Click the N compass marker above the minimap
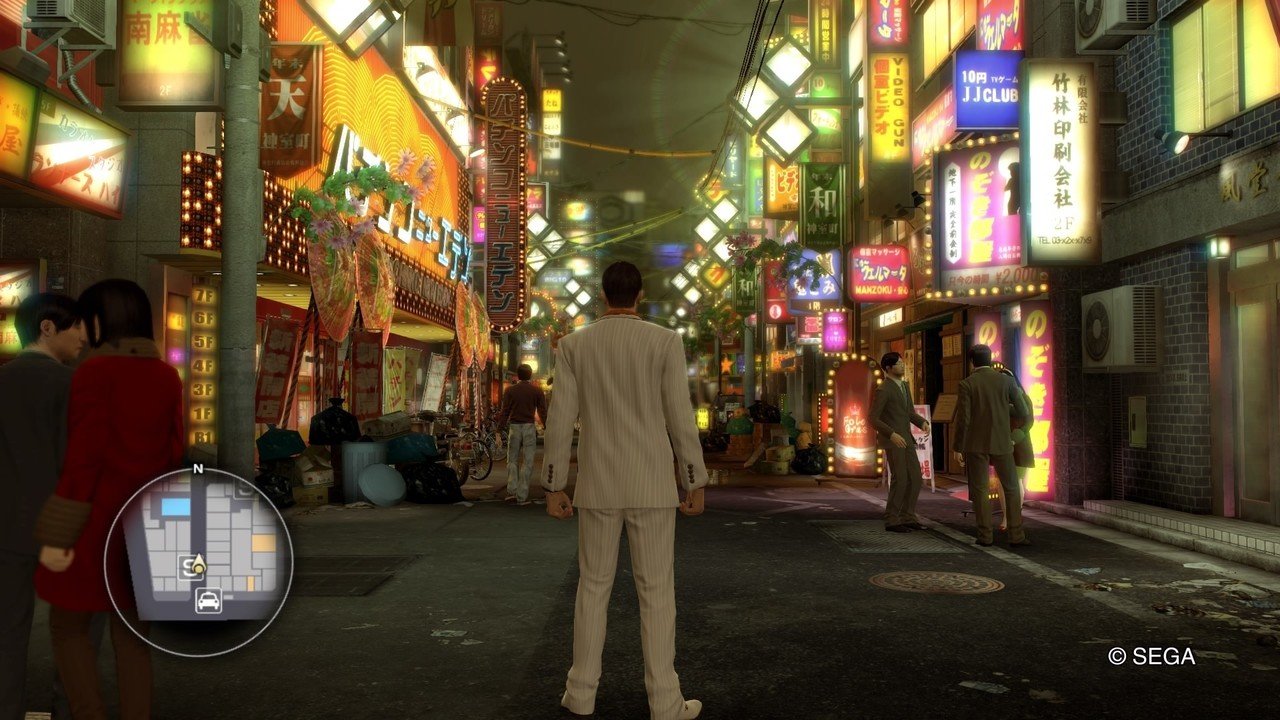This screenshot has height=720, width=1280. tap(198, 469)
